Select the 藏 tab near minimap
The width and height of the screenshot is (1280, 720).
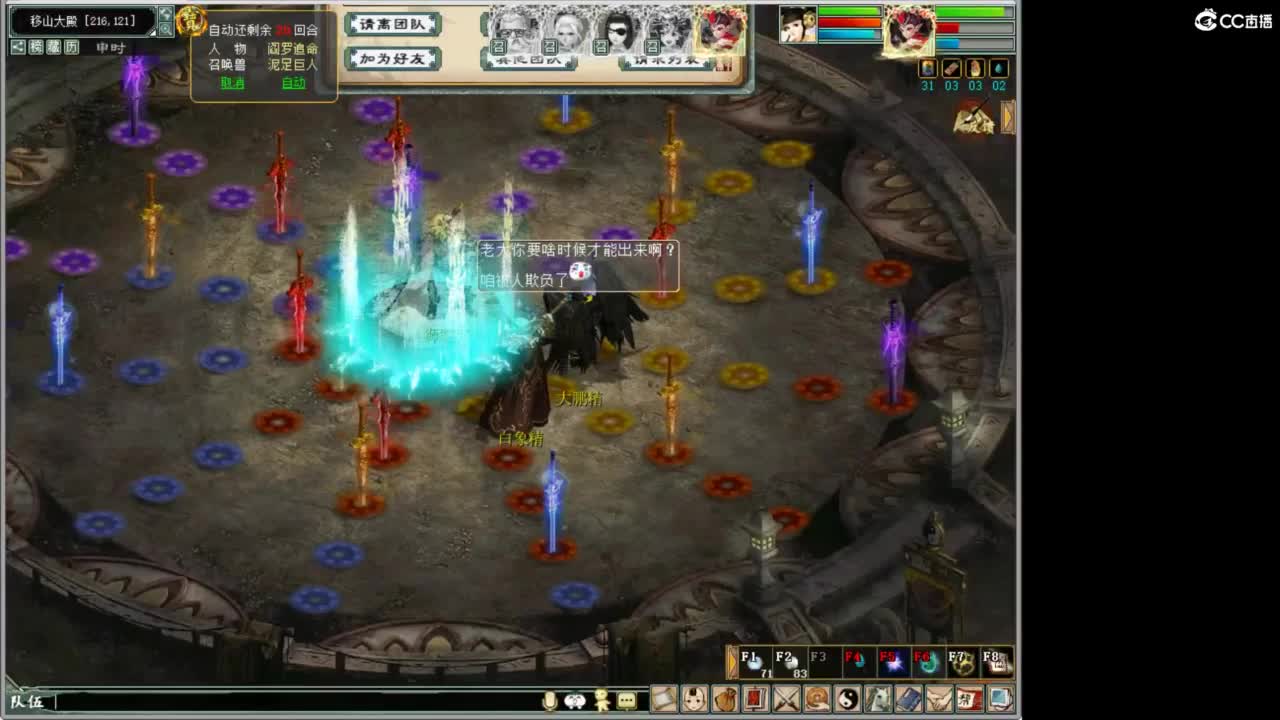click(x=53, y=47)
